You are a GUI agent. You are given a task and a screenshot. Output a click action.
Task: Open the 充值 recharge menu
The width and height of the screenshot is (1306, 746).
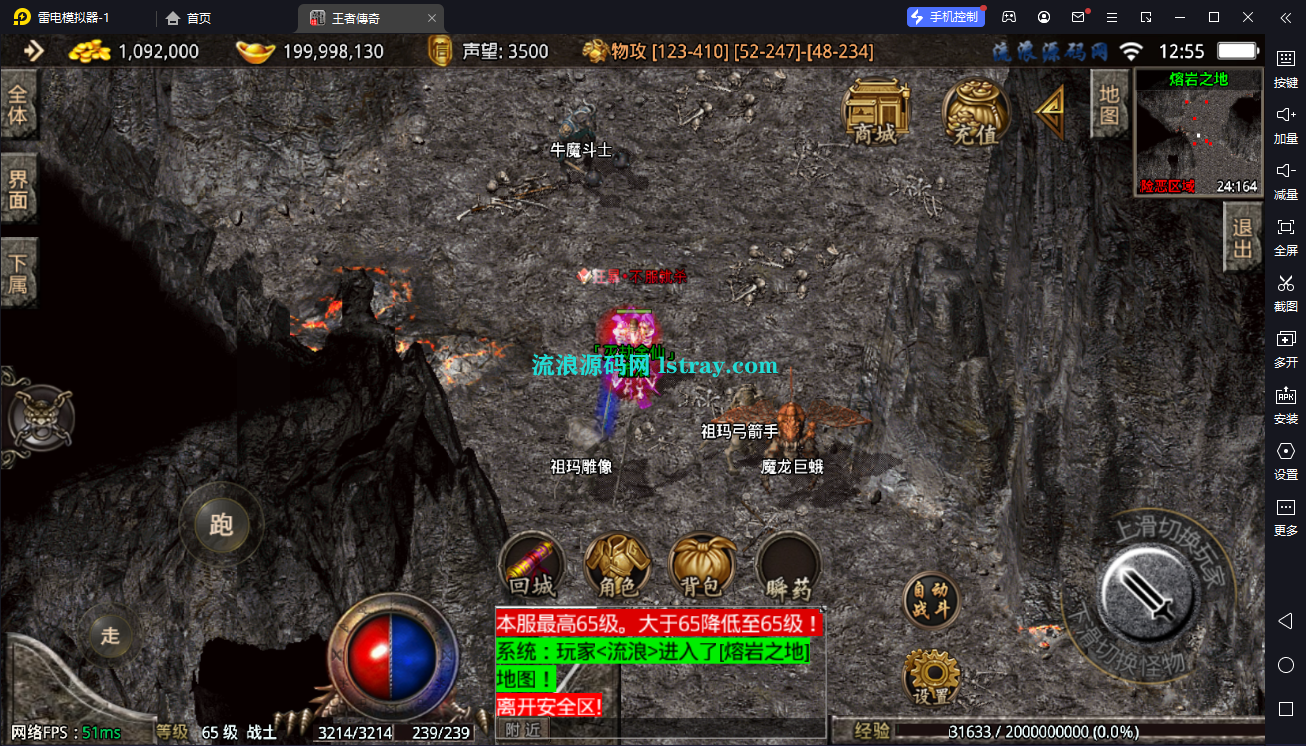click(975, 111)
